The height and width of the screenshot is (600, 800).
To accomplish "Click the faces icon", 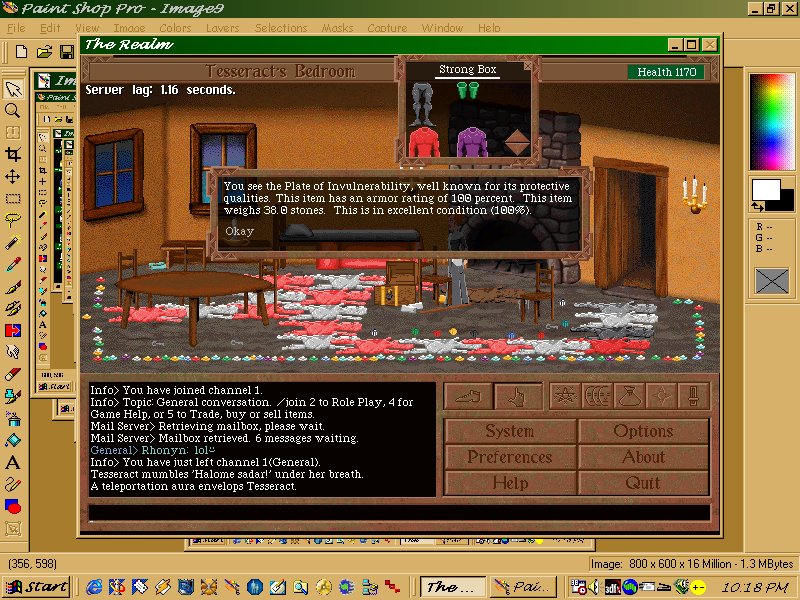I will point(596,397).
